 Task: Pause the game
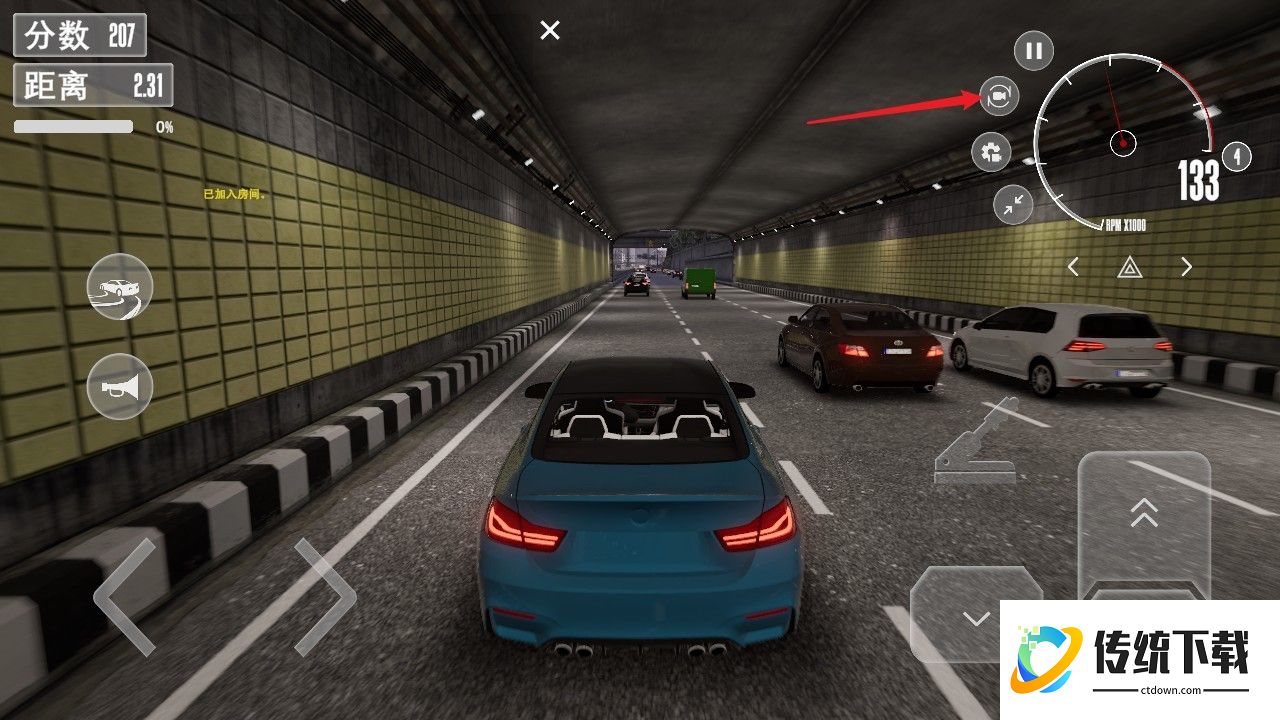click(1034, 50)
